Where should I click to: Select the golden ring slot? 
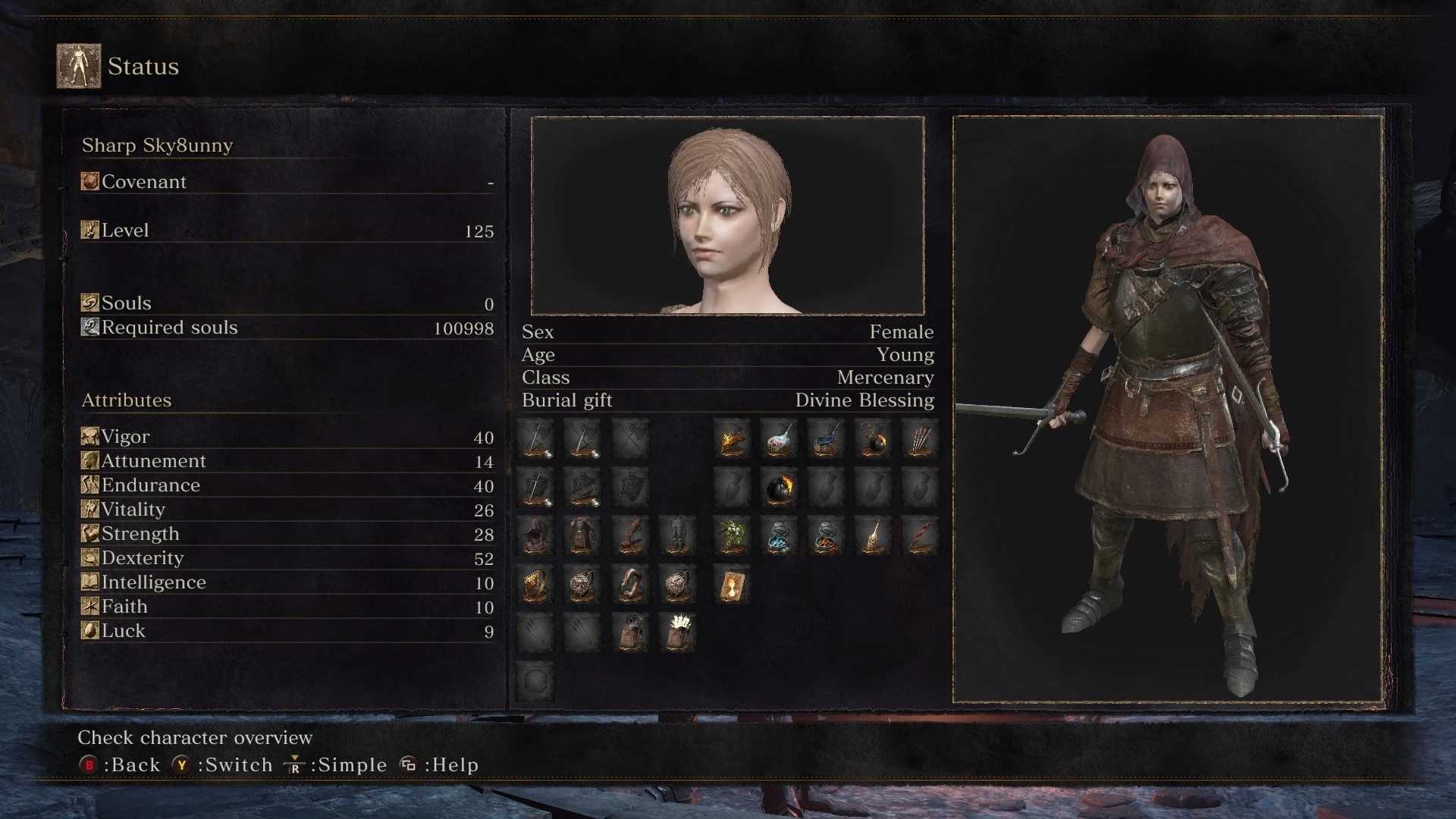[x=535, y=585]
